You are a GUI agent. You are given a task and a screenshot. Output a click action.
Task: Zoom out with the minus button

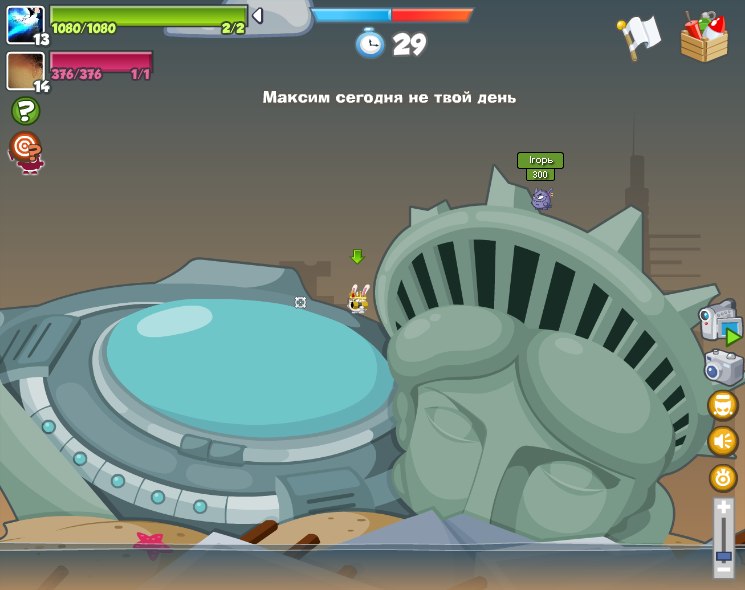click(724, 569)
